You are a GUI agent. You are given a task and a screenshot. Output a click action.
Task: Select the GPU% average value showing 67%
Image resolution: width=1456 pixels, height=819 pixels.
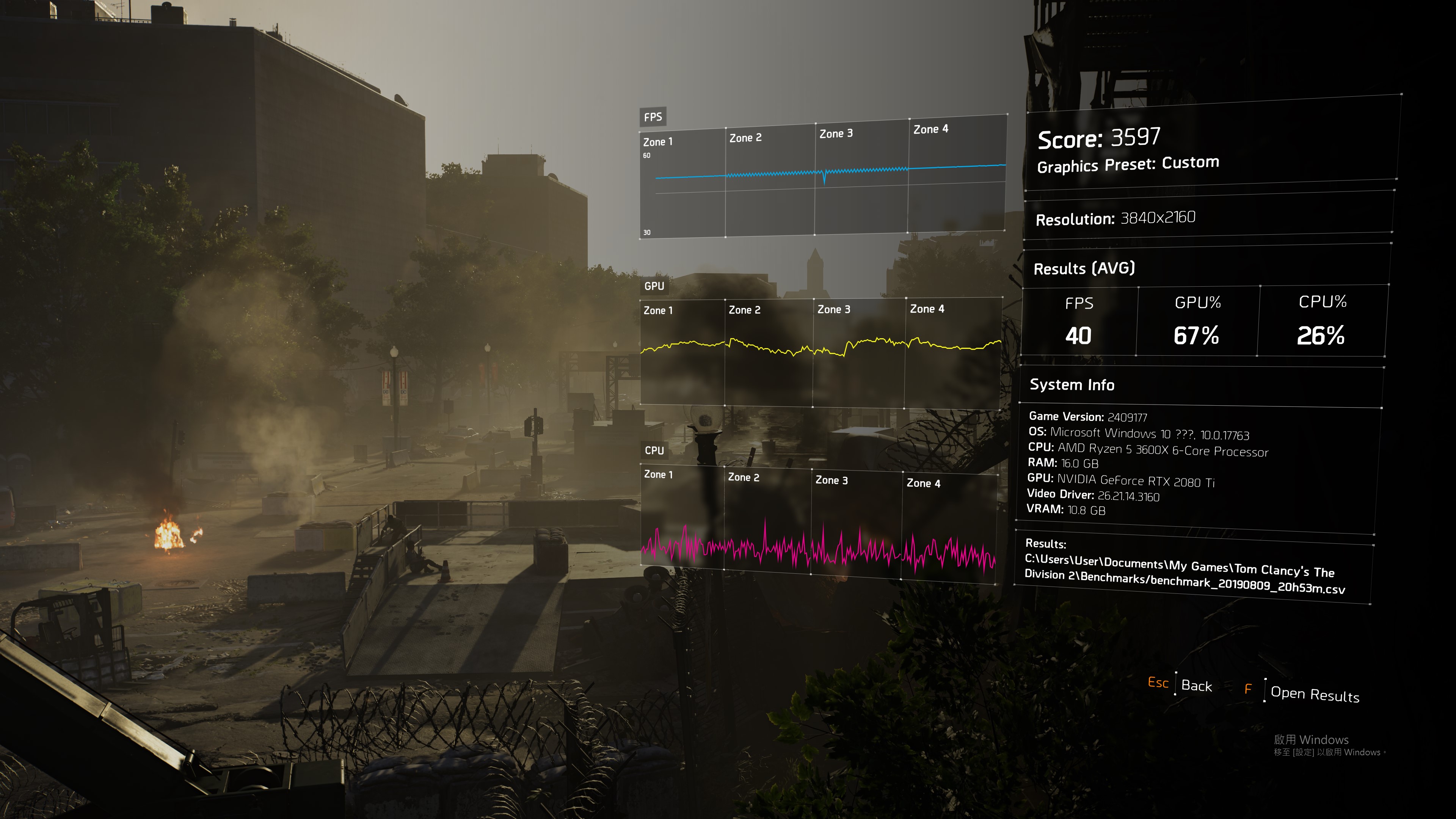pyautogui.click(x=1196, y=336)
